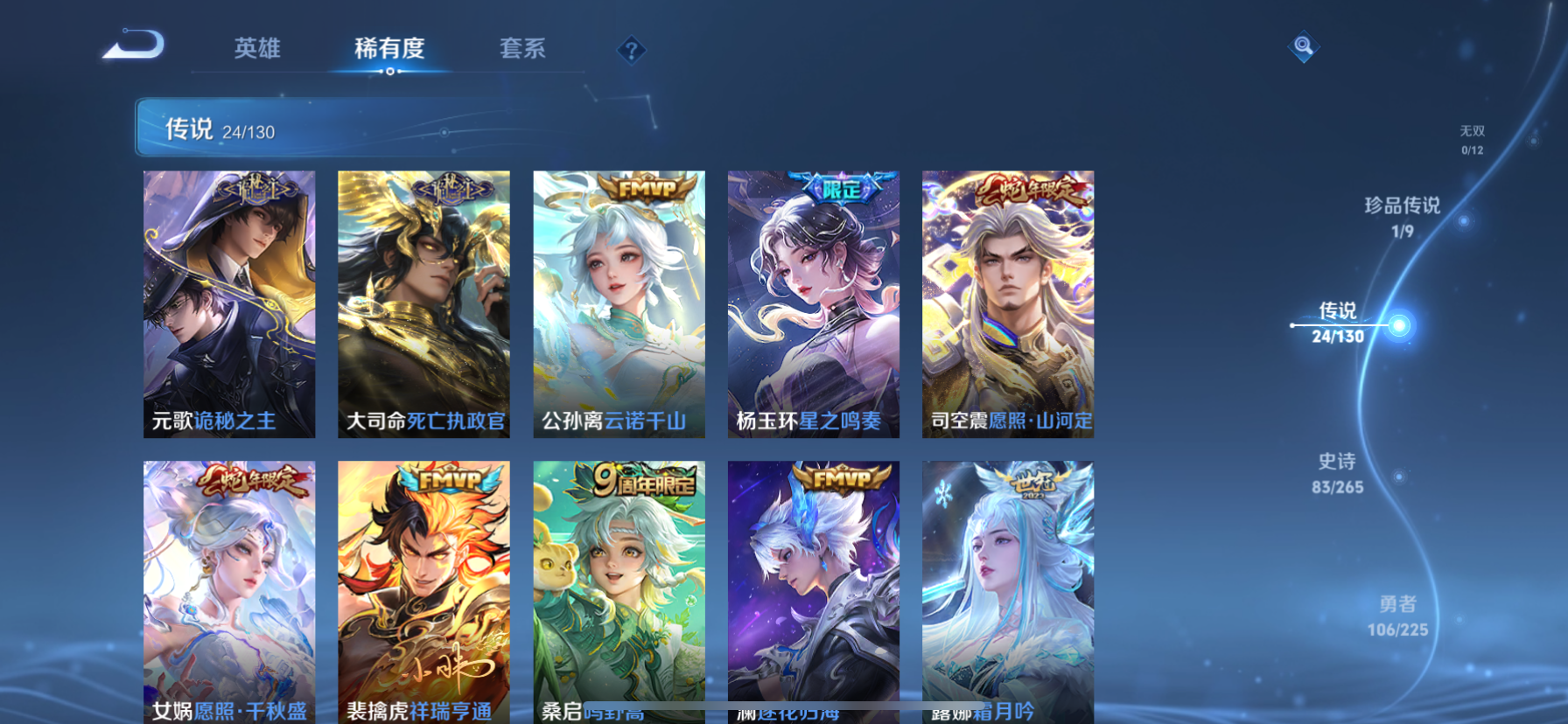Screen dimensions: 1568x724
Task: Switch to the 英雄 tab
Action: 257,50
